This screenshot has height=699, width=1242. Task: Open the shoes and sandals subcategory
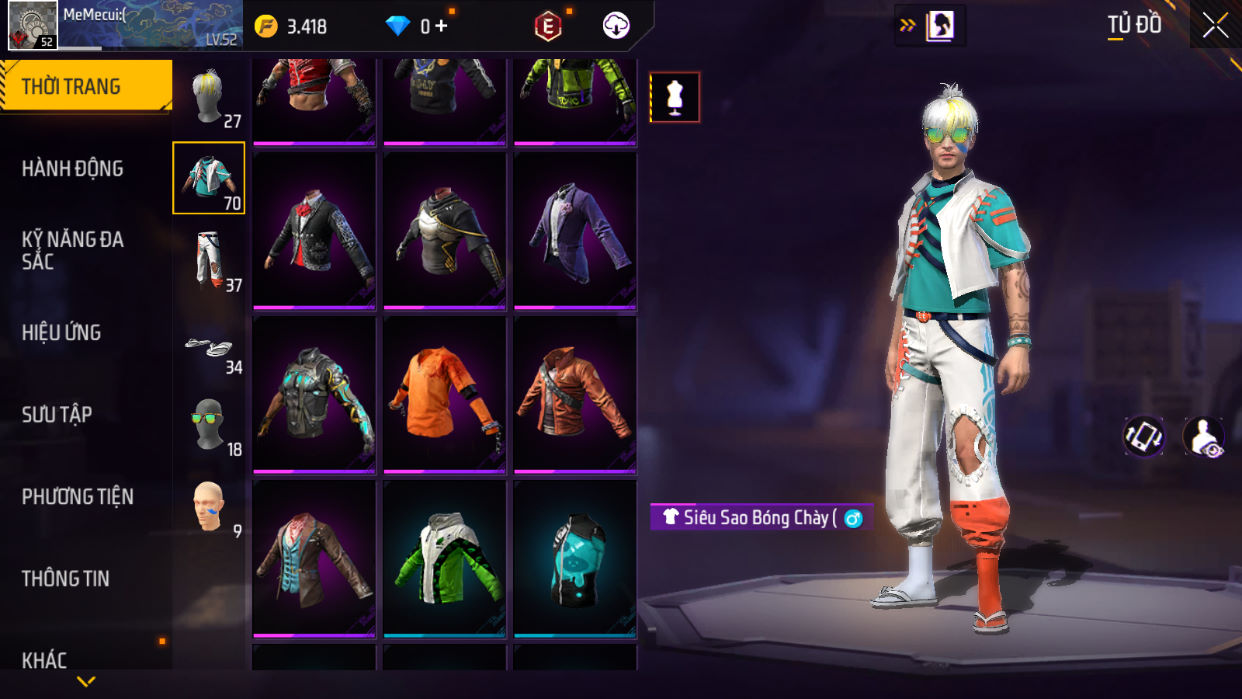pos(208,348)
